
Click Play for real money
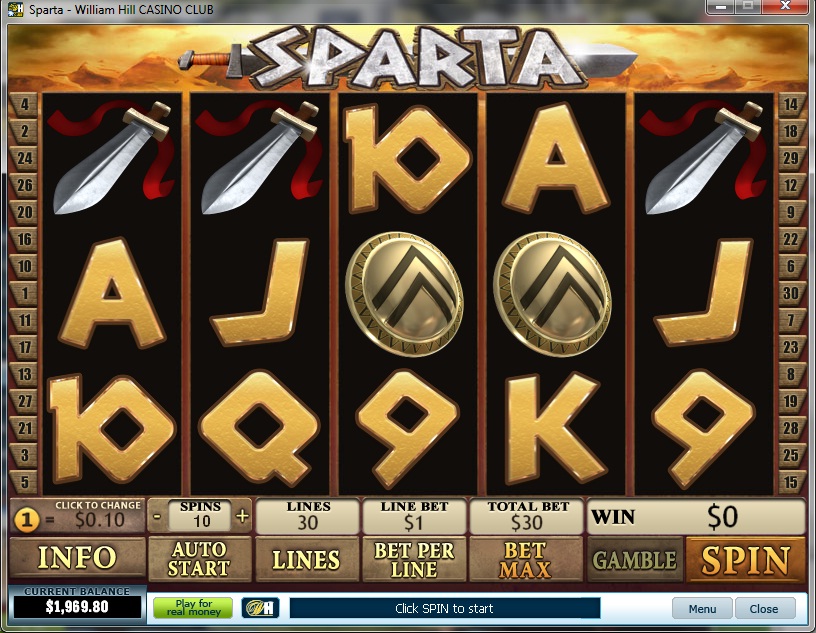(192, 608)
